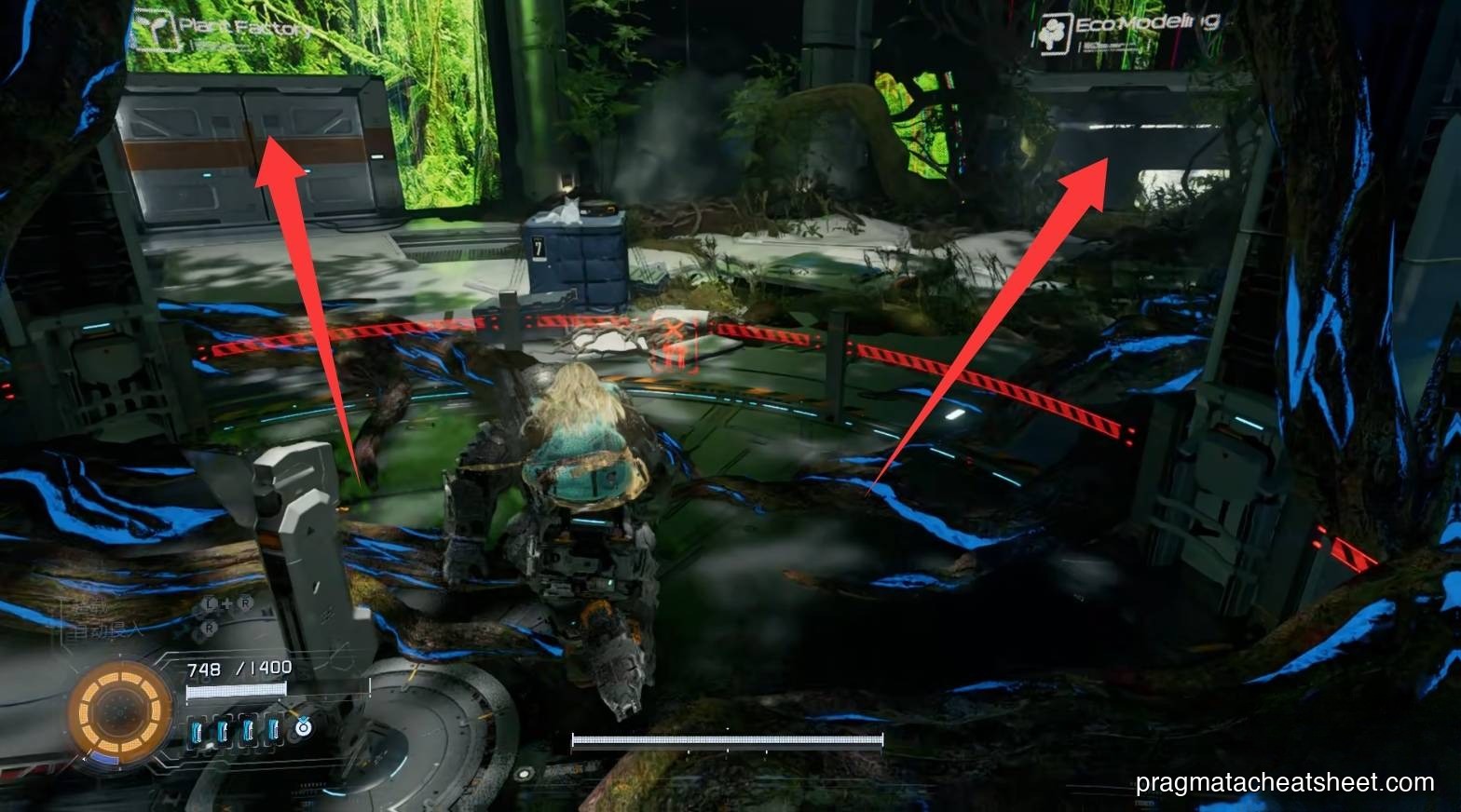Select the white ring icon beside blue cells

point(302,730)
